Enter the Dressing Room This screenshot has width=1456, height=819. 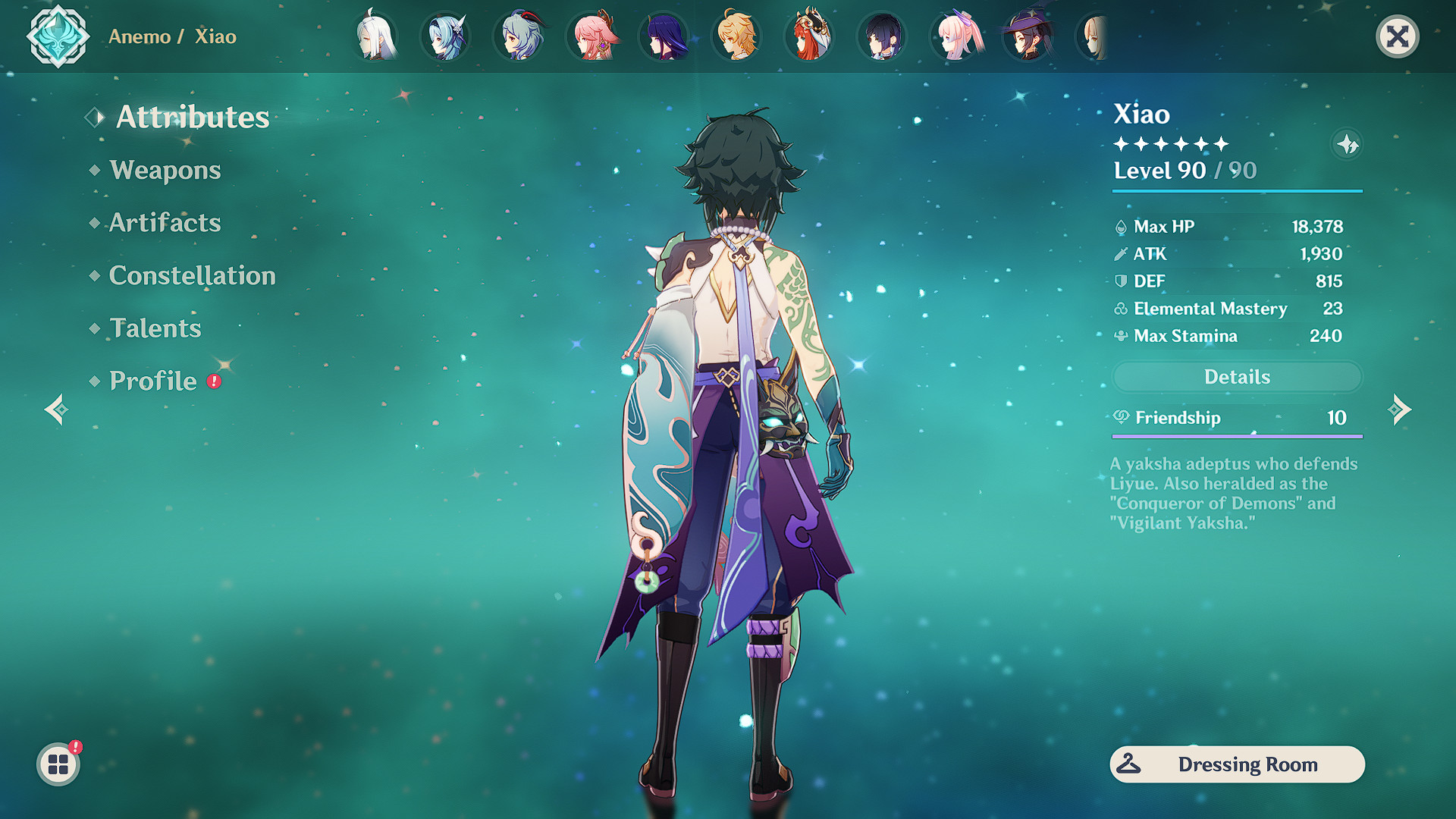[1236, 764]
